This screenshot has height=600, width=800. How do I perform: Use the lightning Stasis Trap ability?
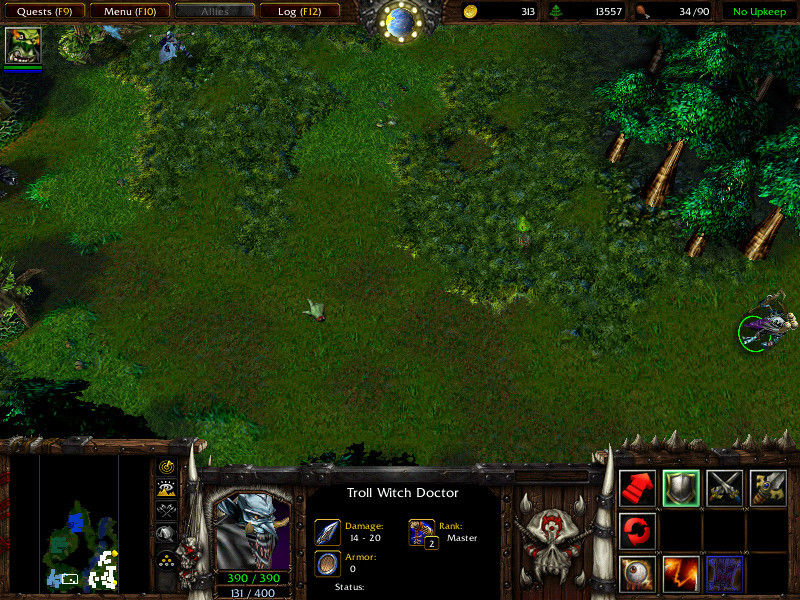pyautogui.click(x=681, y=574)
